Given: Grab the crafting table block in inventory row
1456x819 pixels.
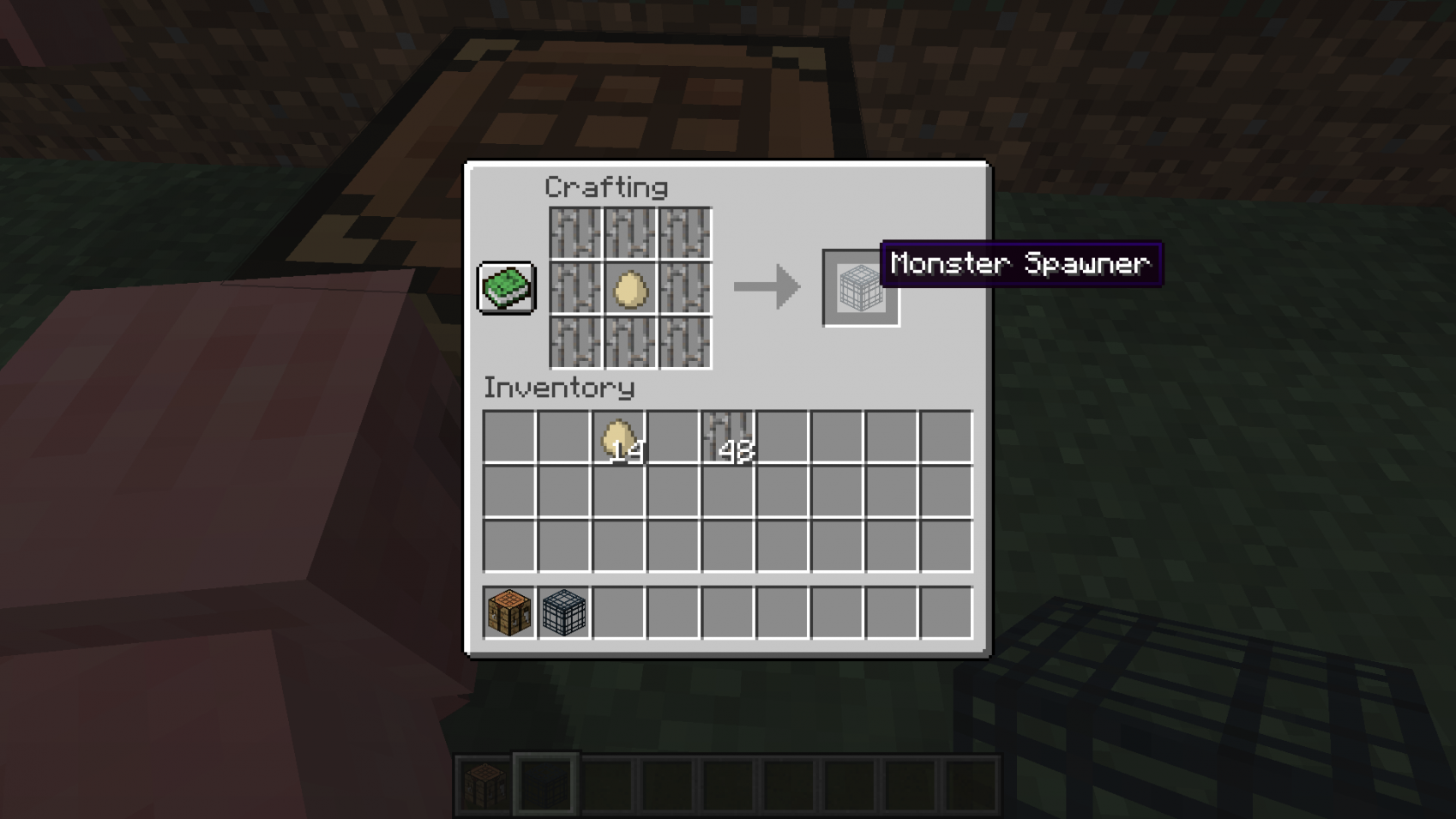Looking at the screenshot, I should pos(508,611).
